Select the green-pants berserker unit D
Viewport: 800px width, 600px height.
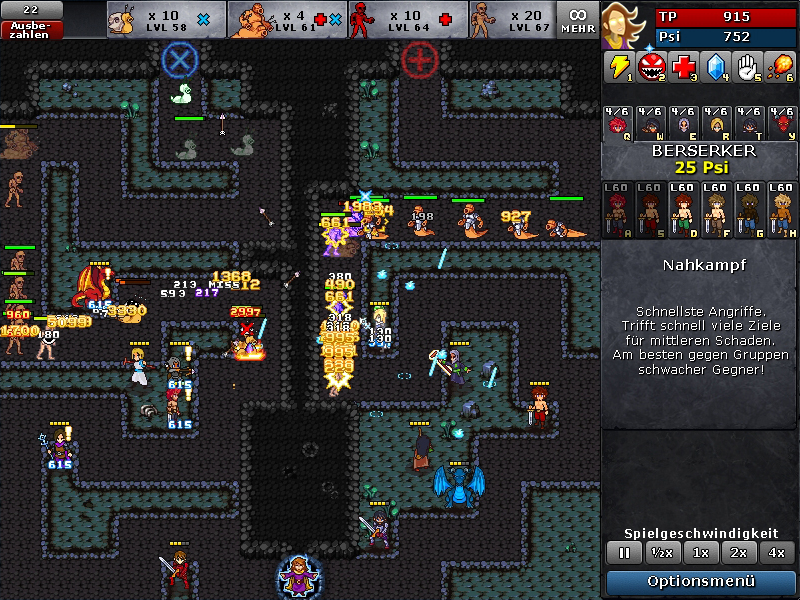(x=683, y=210)
